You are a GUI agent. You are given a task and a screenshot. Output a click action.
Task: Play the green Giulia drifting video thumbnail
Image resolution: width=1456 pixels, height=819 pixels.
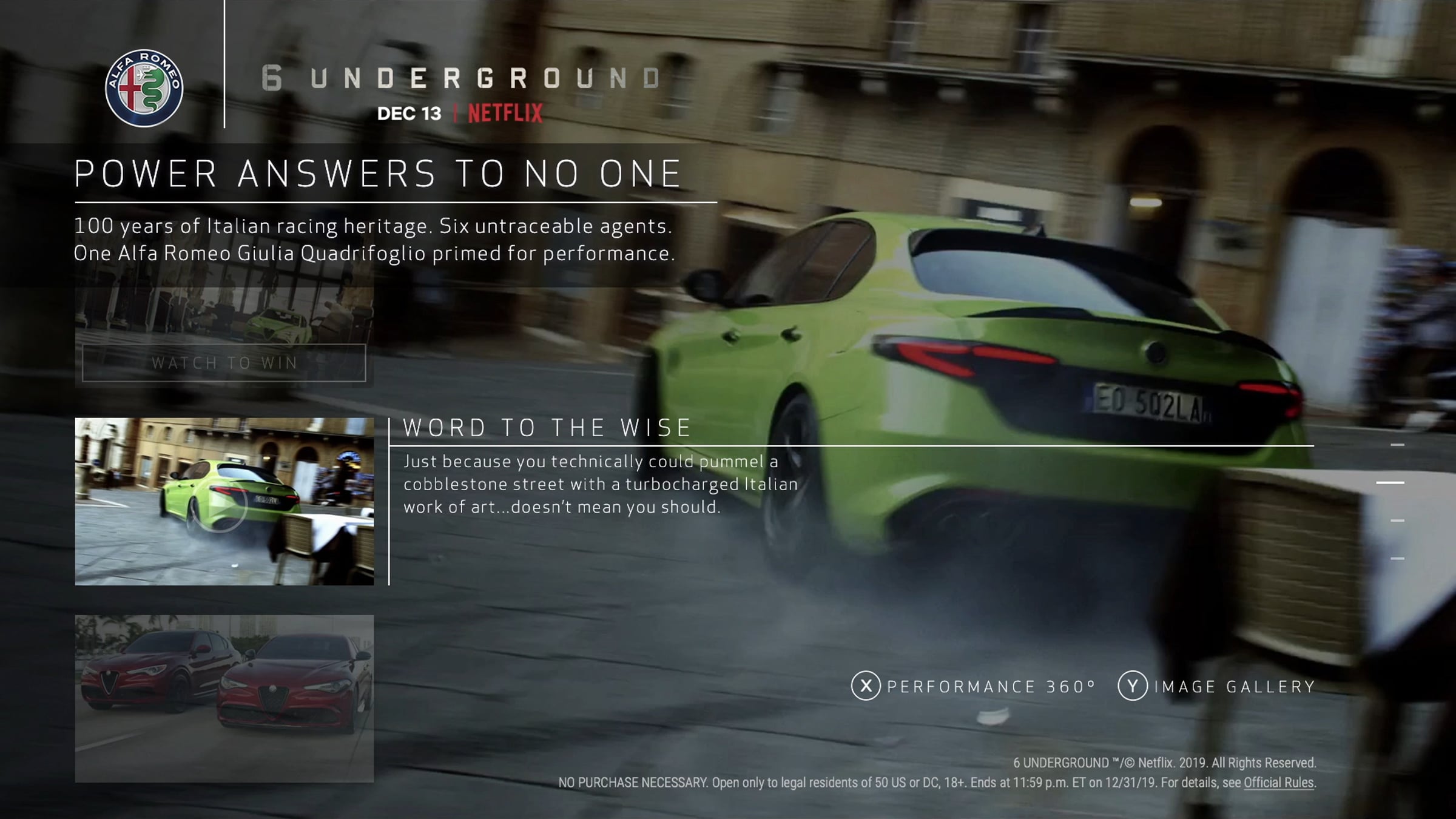click(x=224, y=501)
